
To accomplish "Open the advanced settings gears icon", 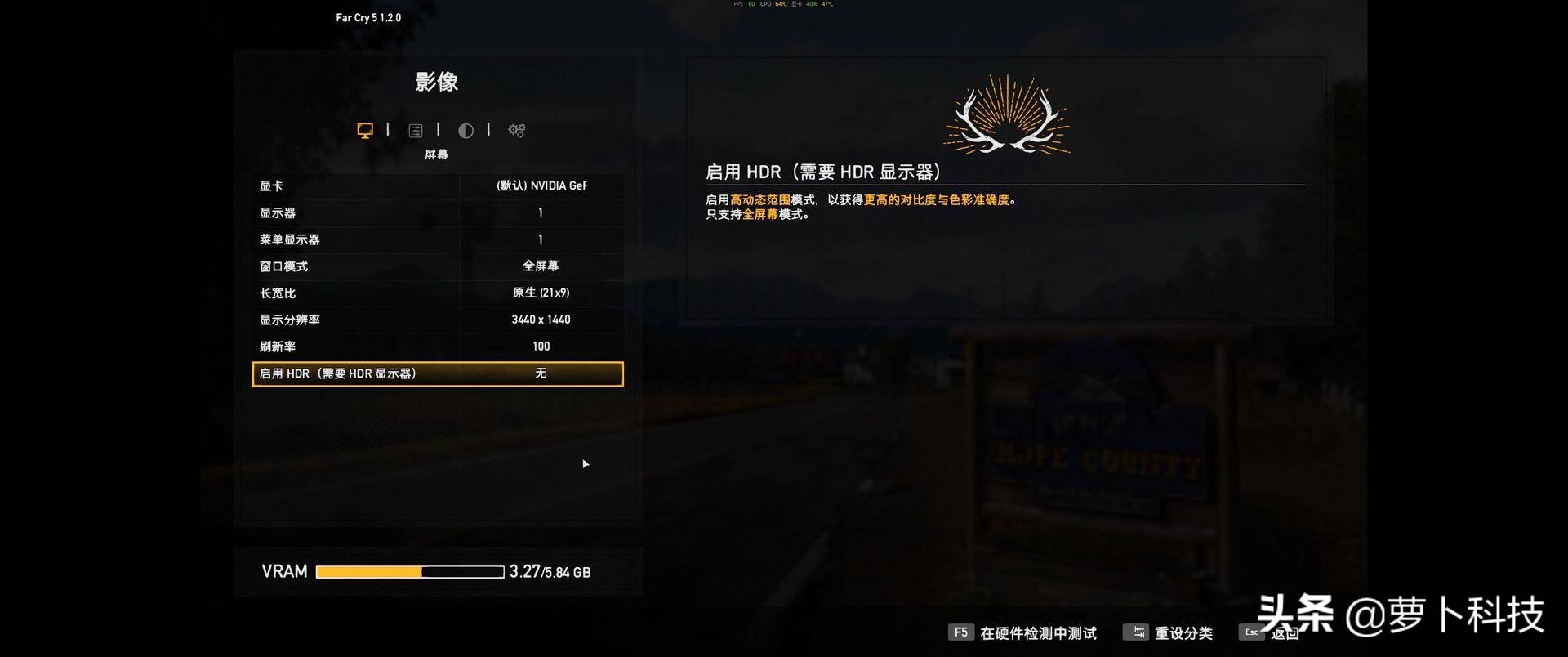I will coord(515,130).
